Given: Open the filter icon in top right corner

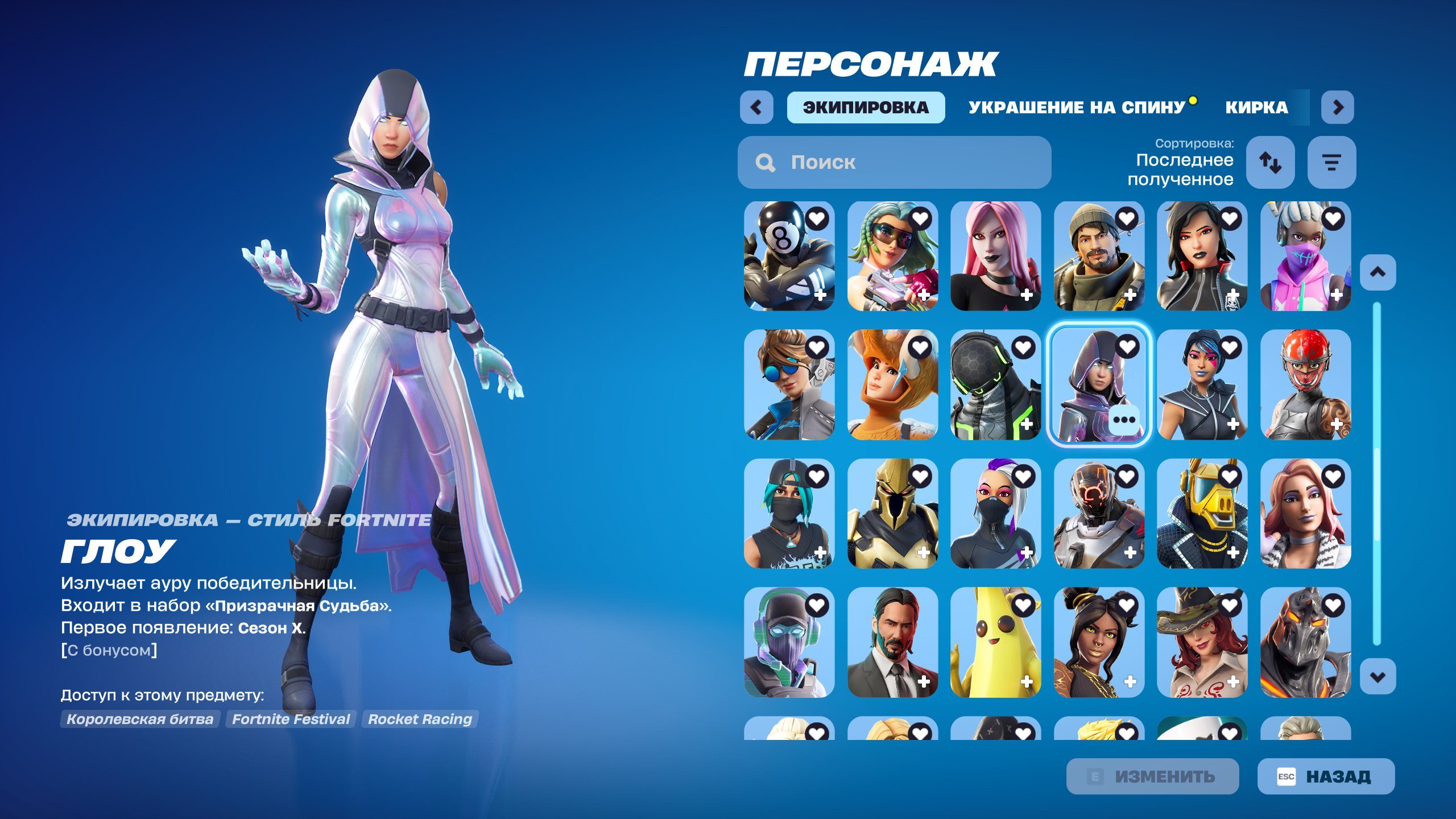Looking at the screenshot, I should pos(1331,163).
